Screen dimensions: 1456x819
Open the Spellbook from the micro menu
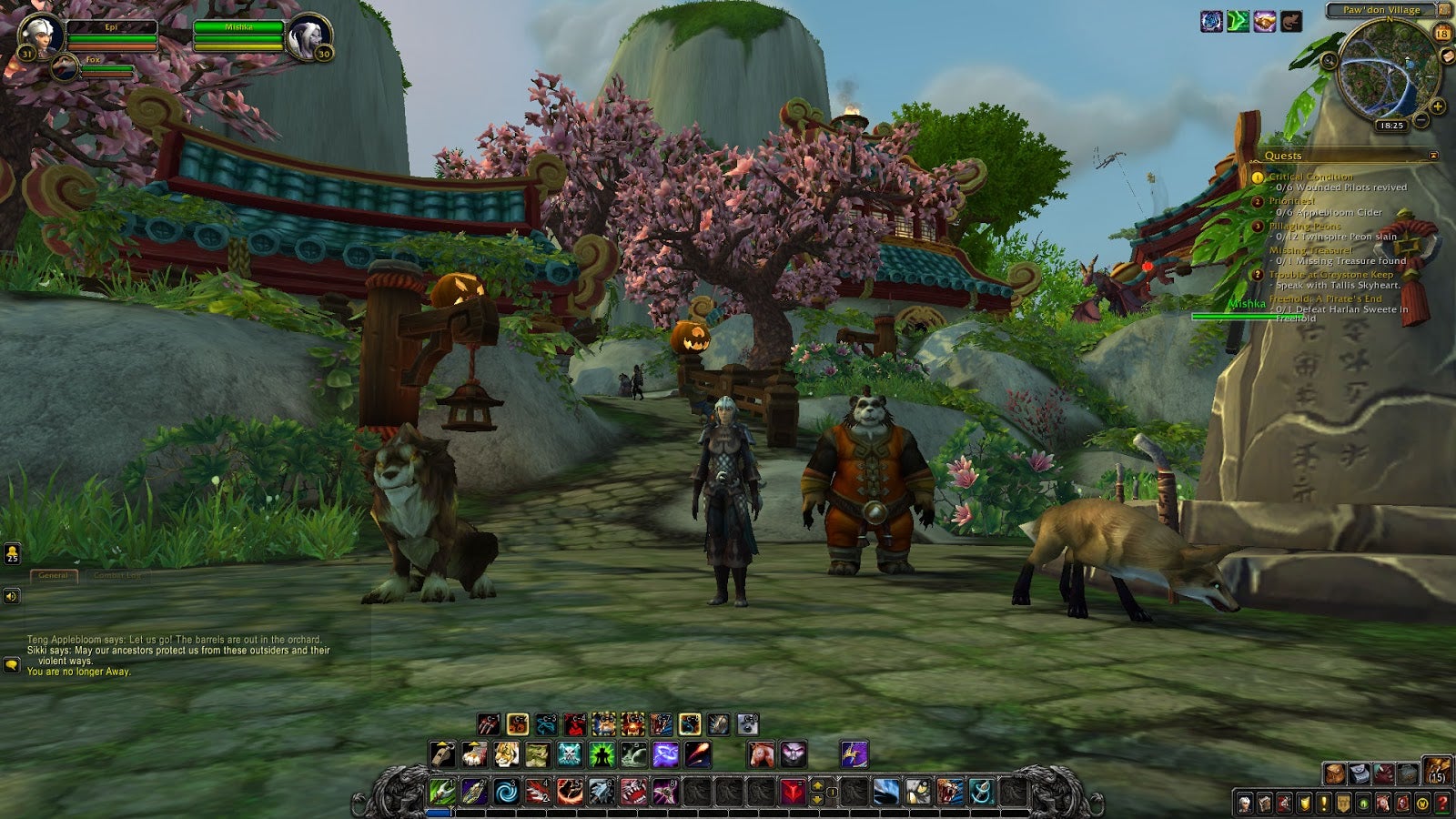1265,804
